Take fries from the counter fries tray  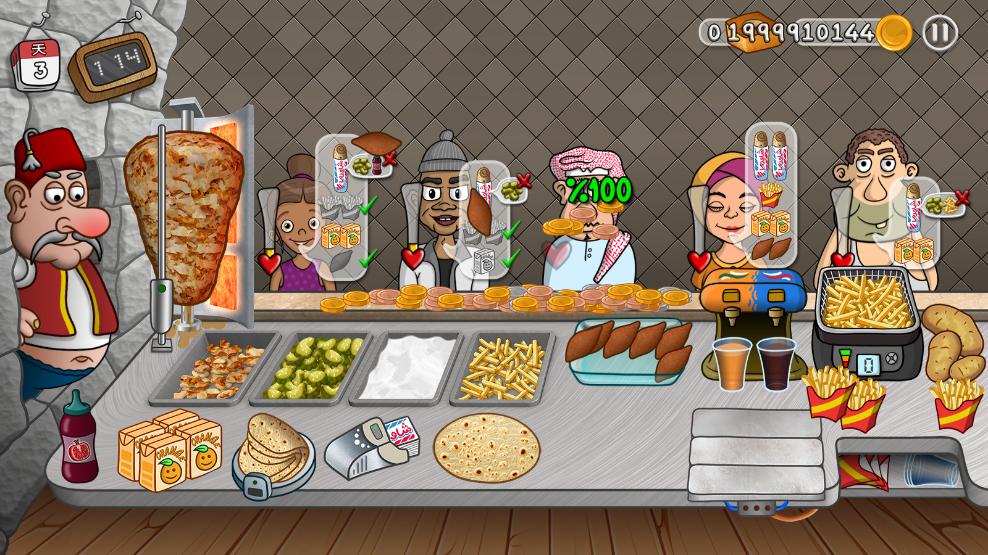[x=502, y=367]
